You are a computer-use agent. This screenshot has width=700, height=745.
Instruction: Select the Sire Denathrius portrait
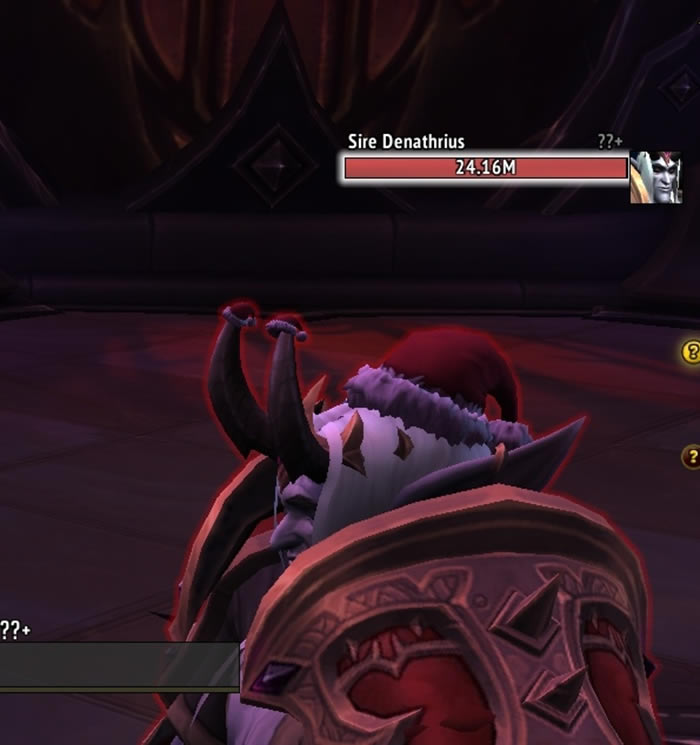(655, 178)
